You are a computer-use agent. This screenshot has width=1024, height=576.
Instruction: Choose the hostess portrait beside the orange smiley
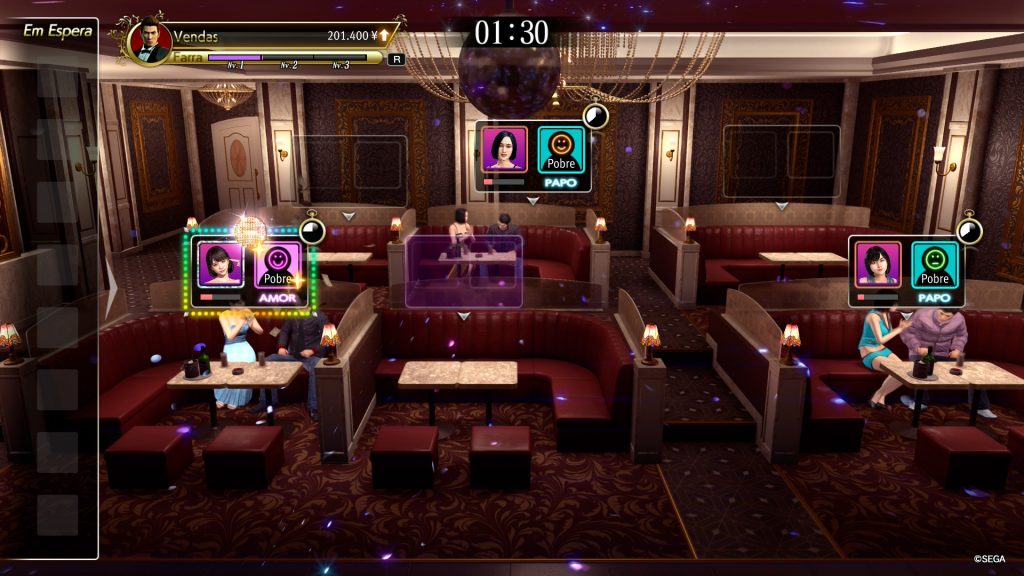(x=504, y=150)
